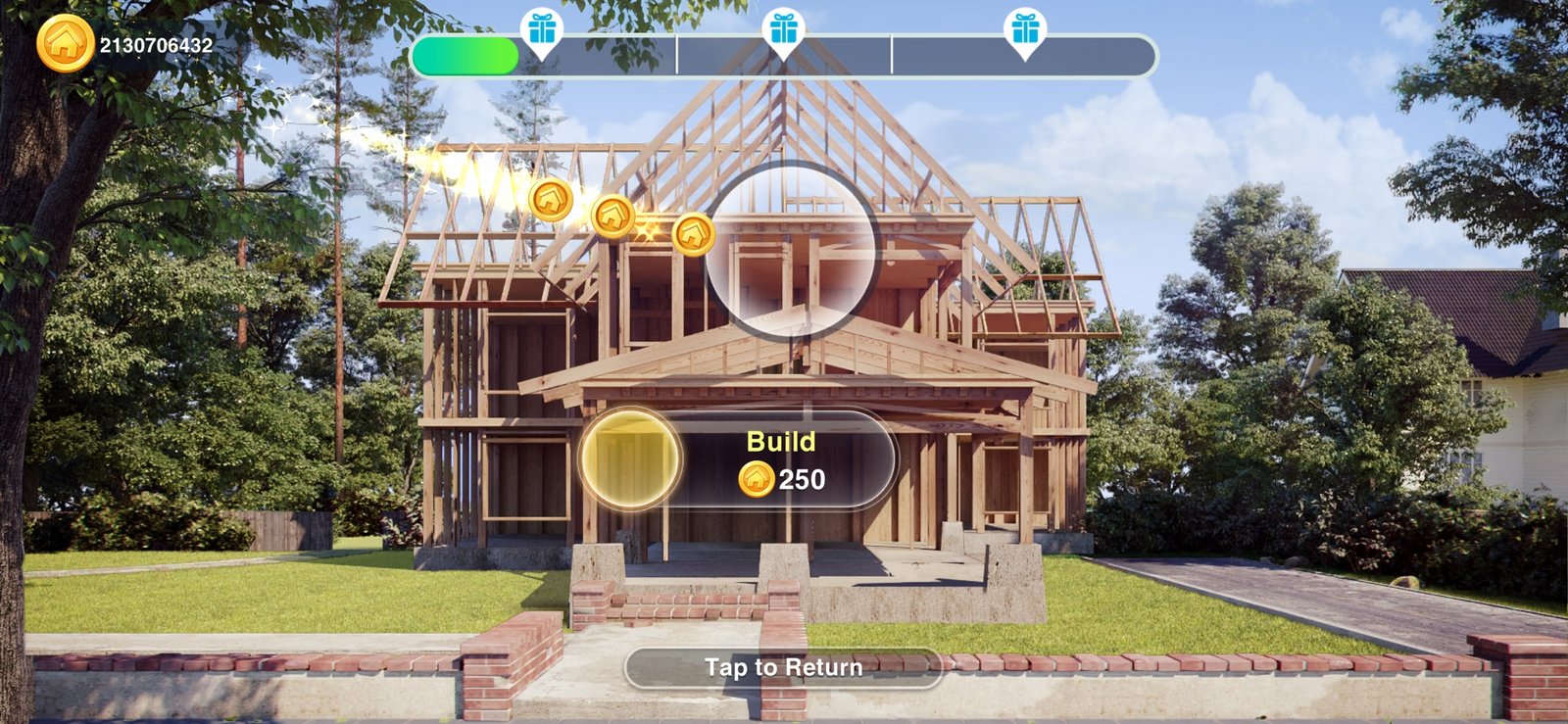Screen dimensions: 1568x724
Task: Open the coin balance house icon
Action: coord(65,43)
